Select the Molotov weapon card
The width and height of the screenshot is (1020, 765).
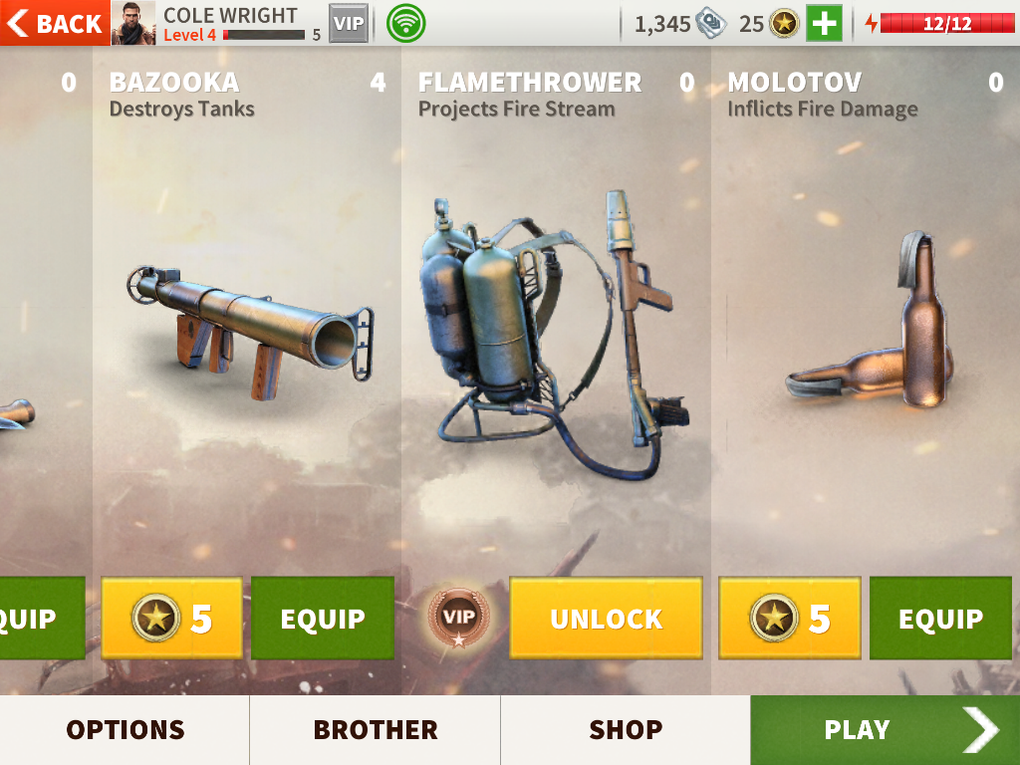pos(865,330)
